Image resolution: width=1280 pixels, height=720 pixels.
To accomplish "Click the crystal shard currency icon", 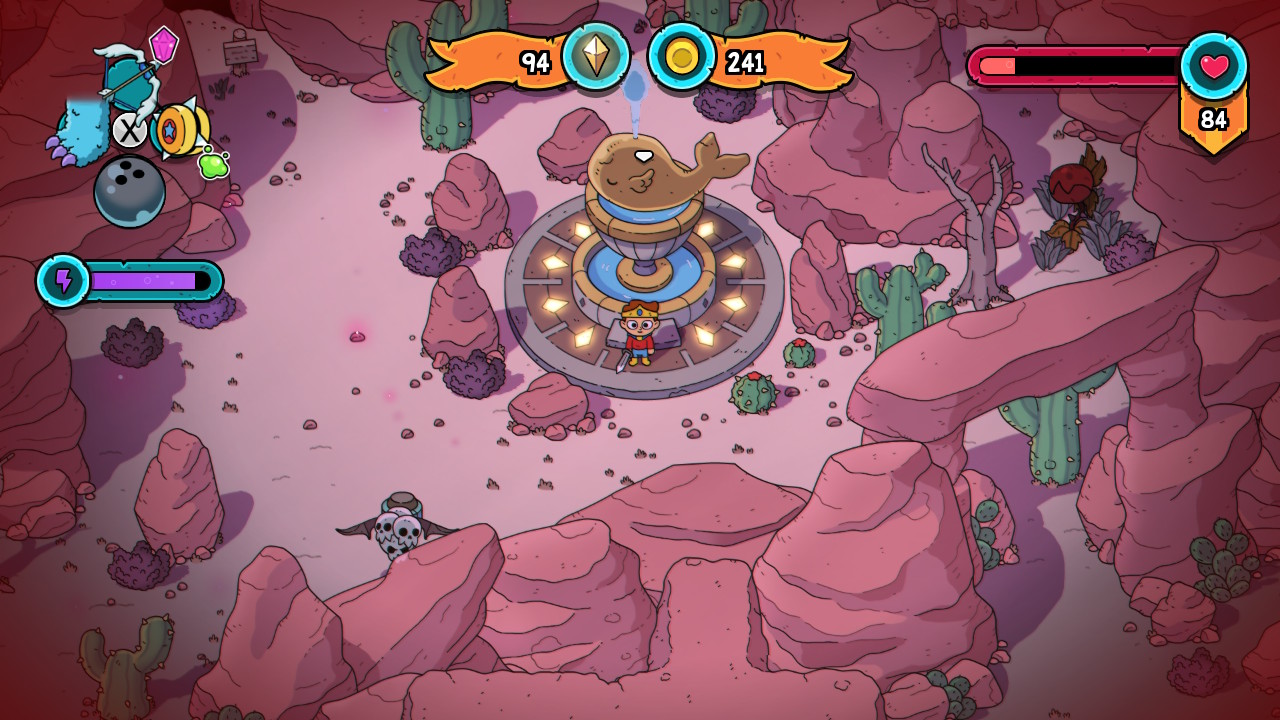I will (596, 57).
